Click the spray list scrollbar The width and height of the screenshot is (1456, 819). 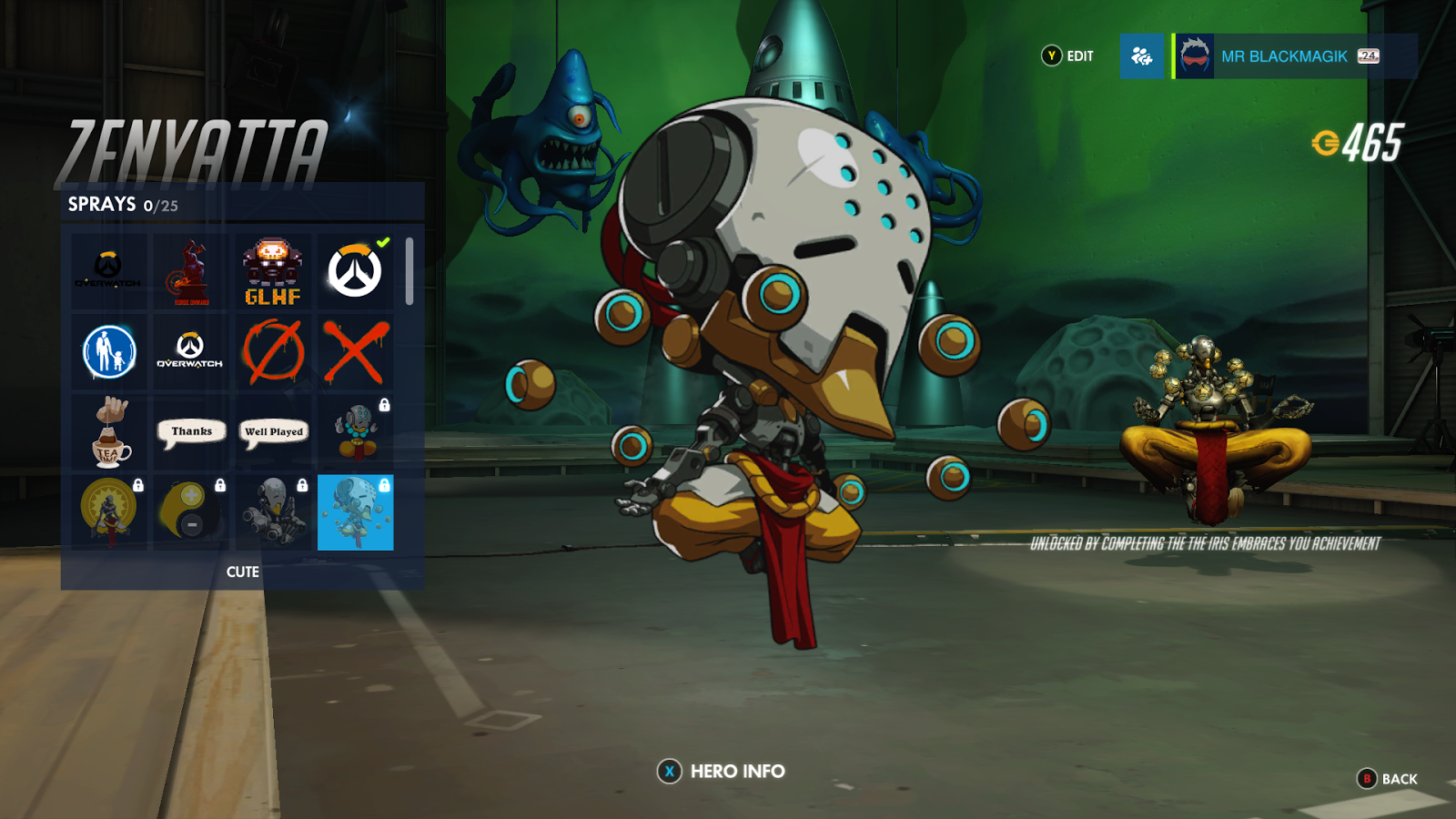tap(409, 271)
